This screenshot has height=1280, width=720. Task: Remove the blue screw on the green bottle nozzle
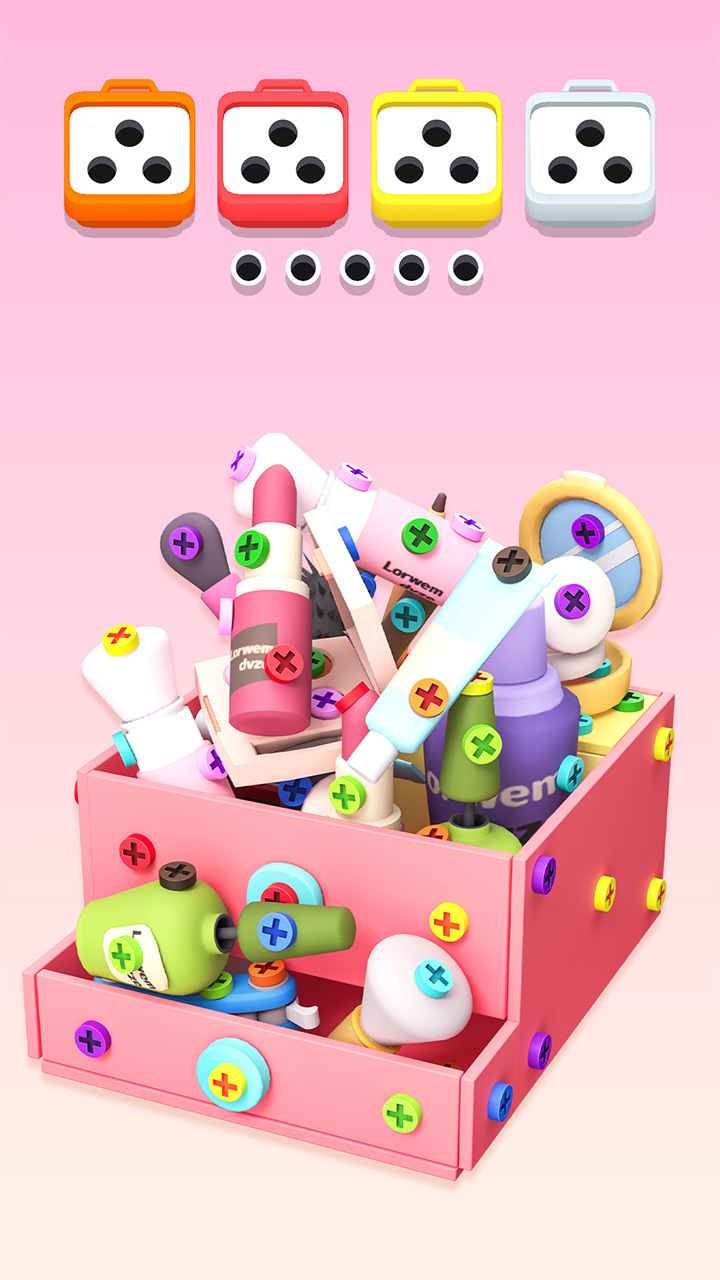[x=277, y=931]
